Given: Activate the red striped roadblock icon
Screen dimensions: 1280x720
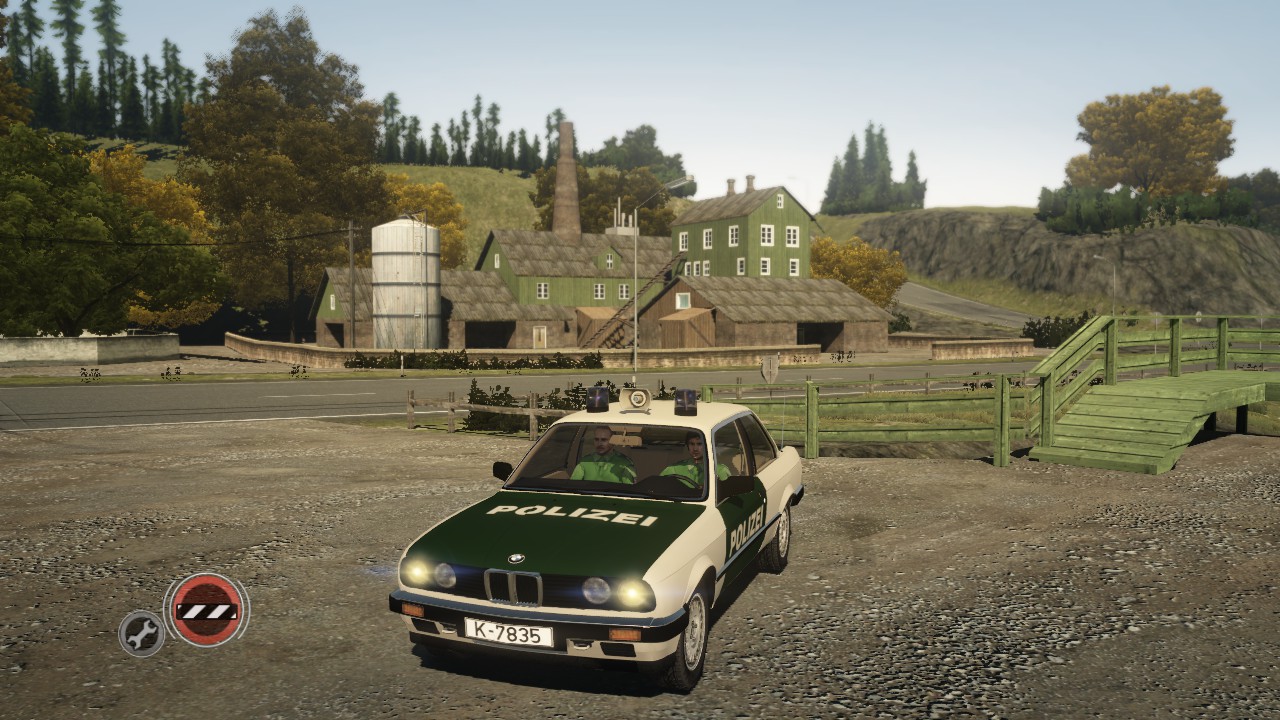Looking at the screenshot, I should [x=206, y=610].
